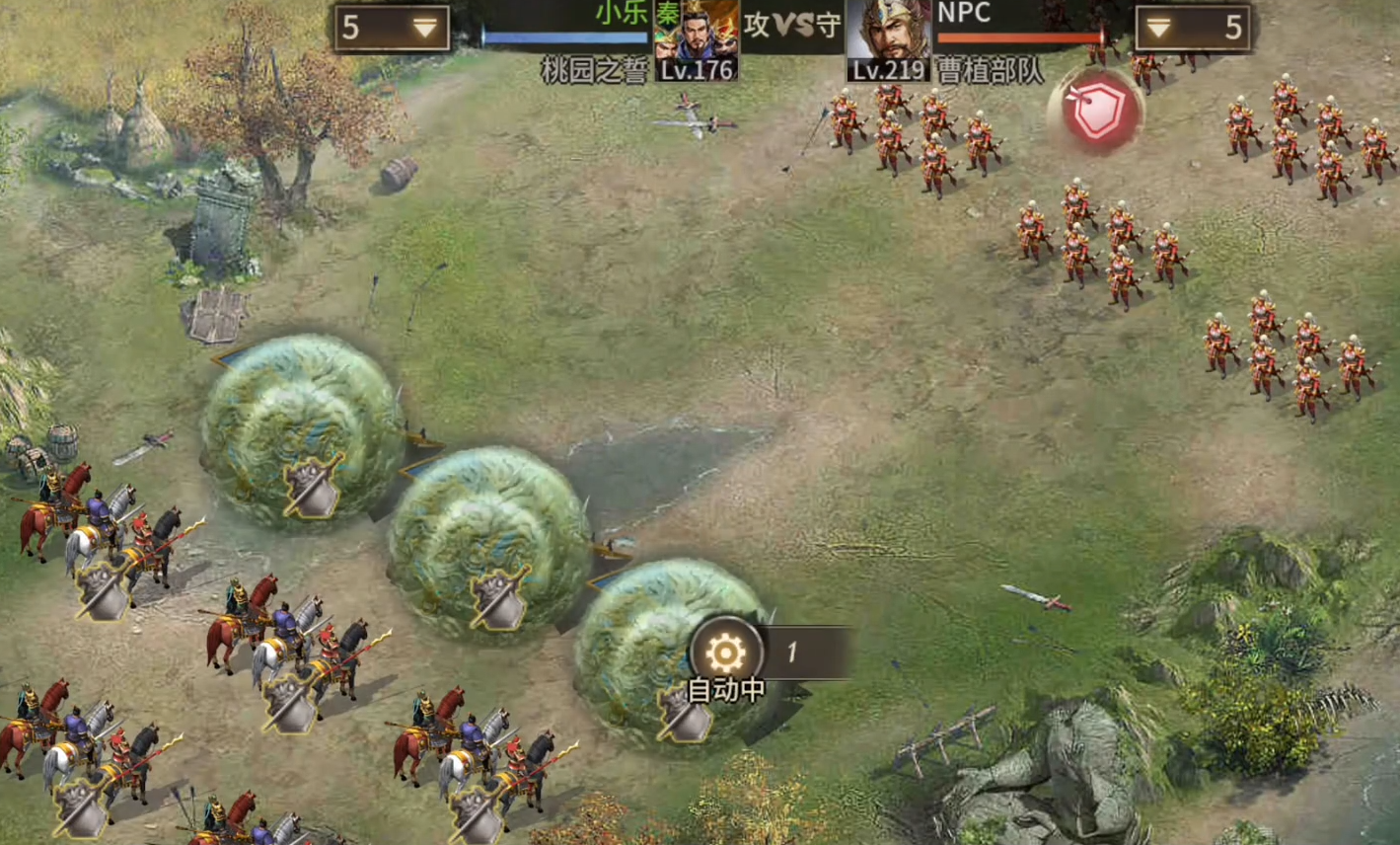Image resolution: width=1400 pixels, height=845 pixels.
Task: Open the defender's troop count dropdown
Action: 1192,28
